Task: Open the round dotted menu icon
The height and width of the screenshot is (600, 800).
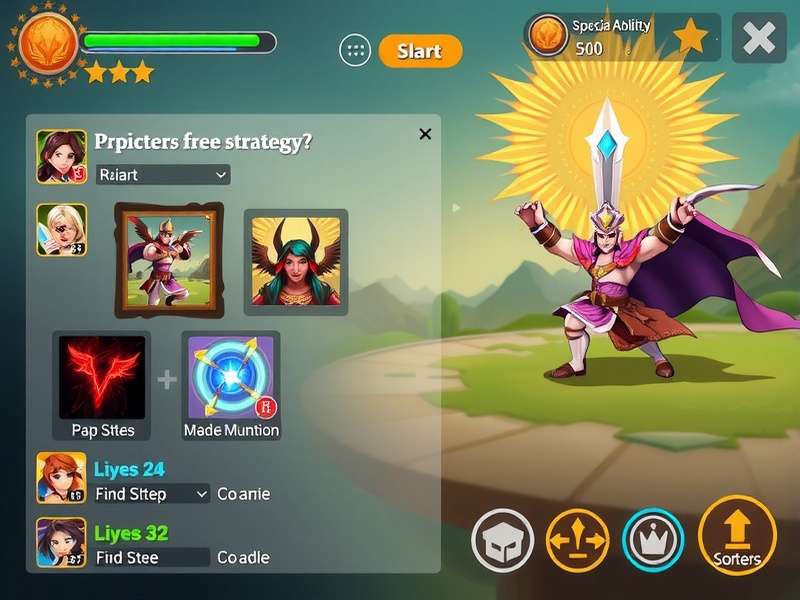Action: point(355,51)
